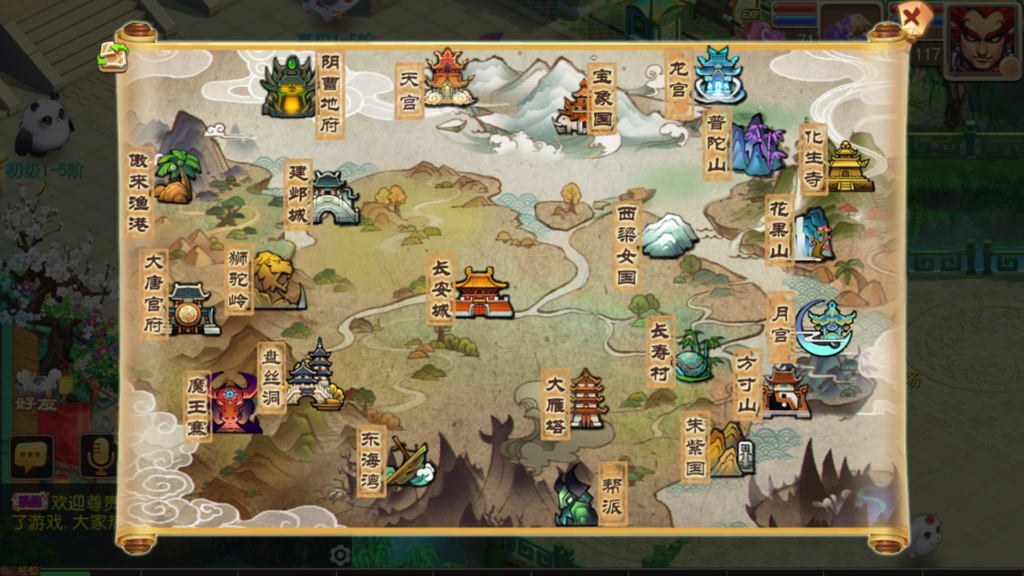Choose the 宝象国 destination
The height and width of the screenshot is (576, 1024).
tap(578, 108)
